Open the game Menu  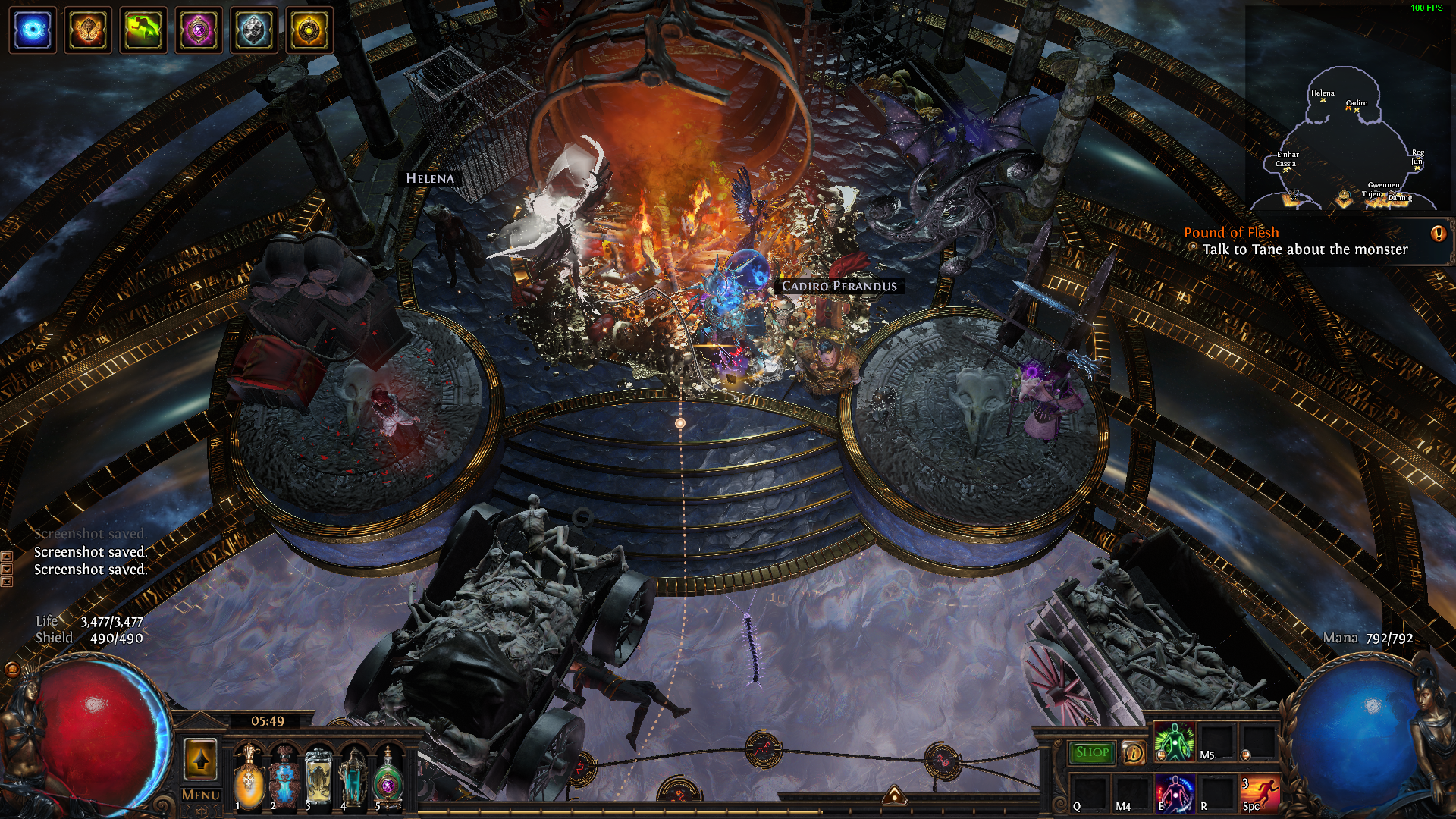tap(201, 795)
